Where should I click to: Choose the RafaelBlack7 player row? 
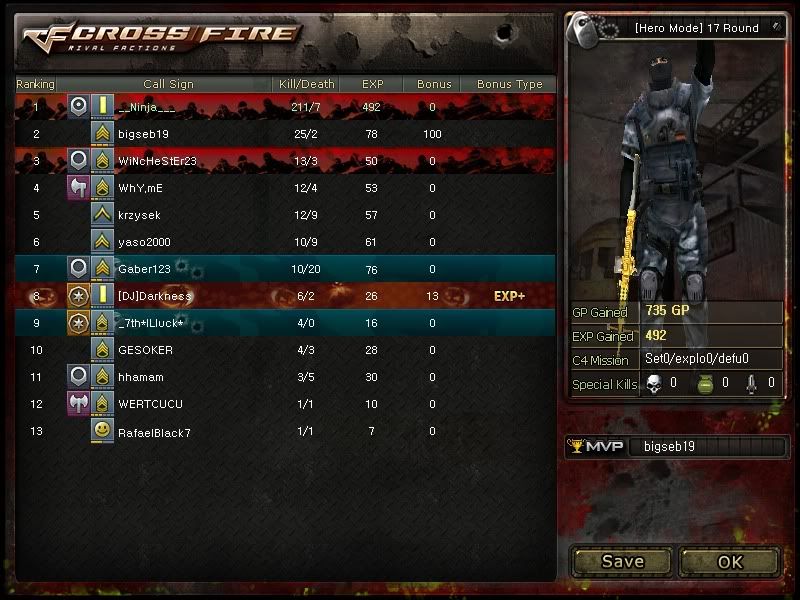click(285, 432)
